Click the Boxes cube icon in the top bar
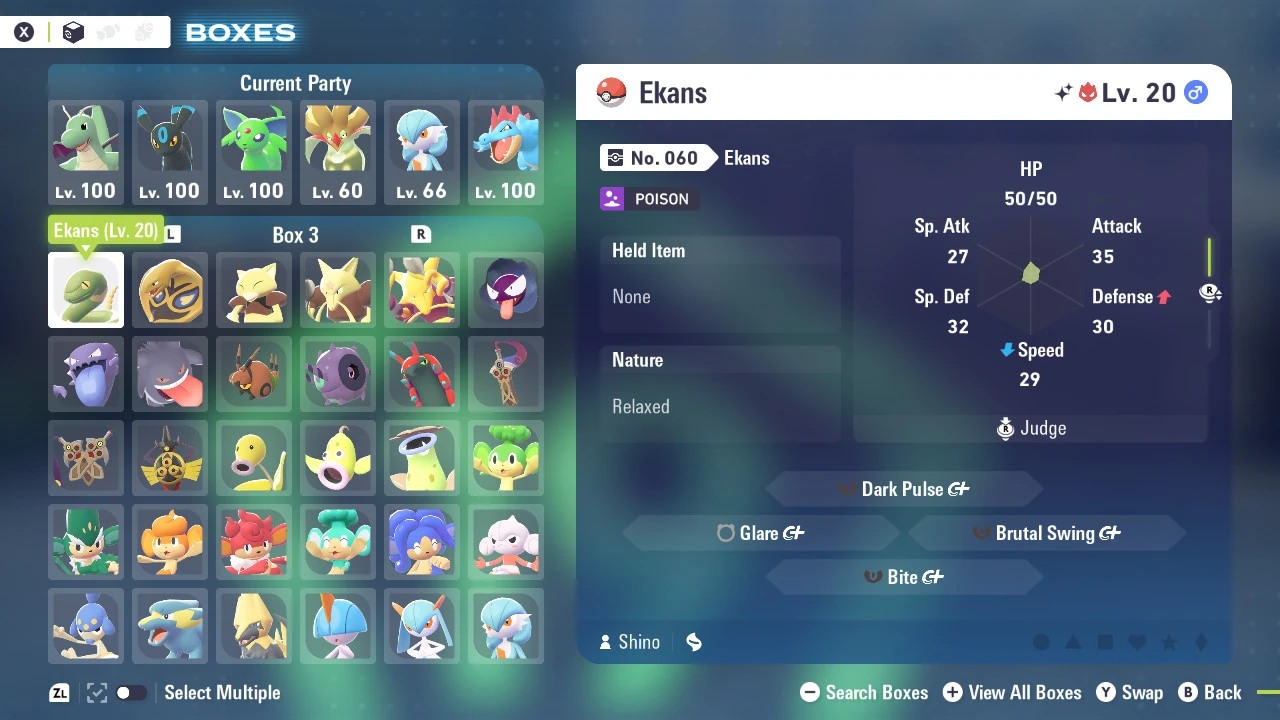 pyautogui.click(x=72, y=31)
